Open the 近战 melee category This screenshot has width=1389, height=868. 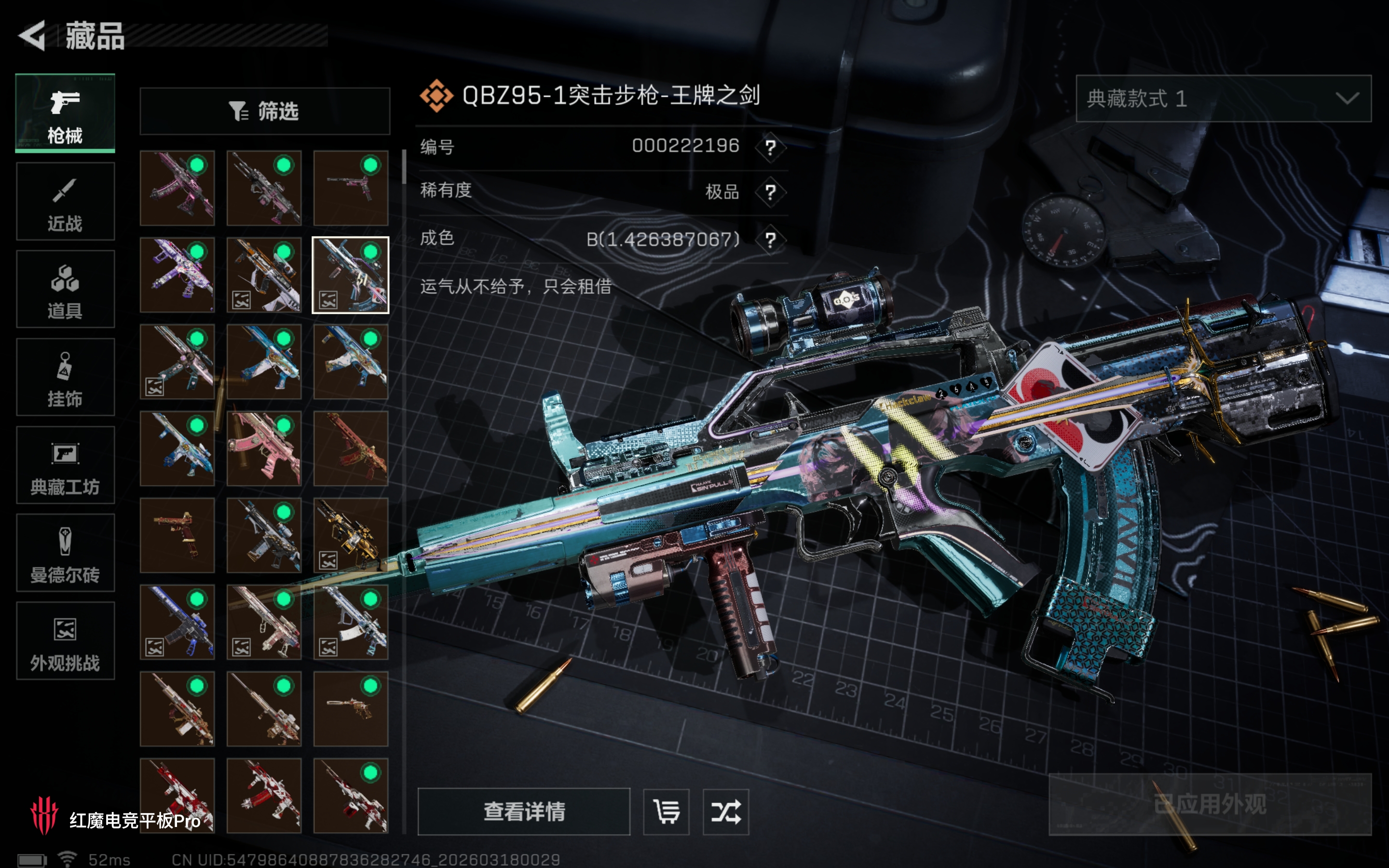(65, 202)
